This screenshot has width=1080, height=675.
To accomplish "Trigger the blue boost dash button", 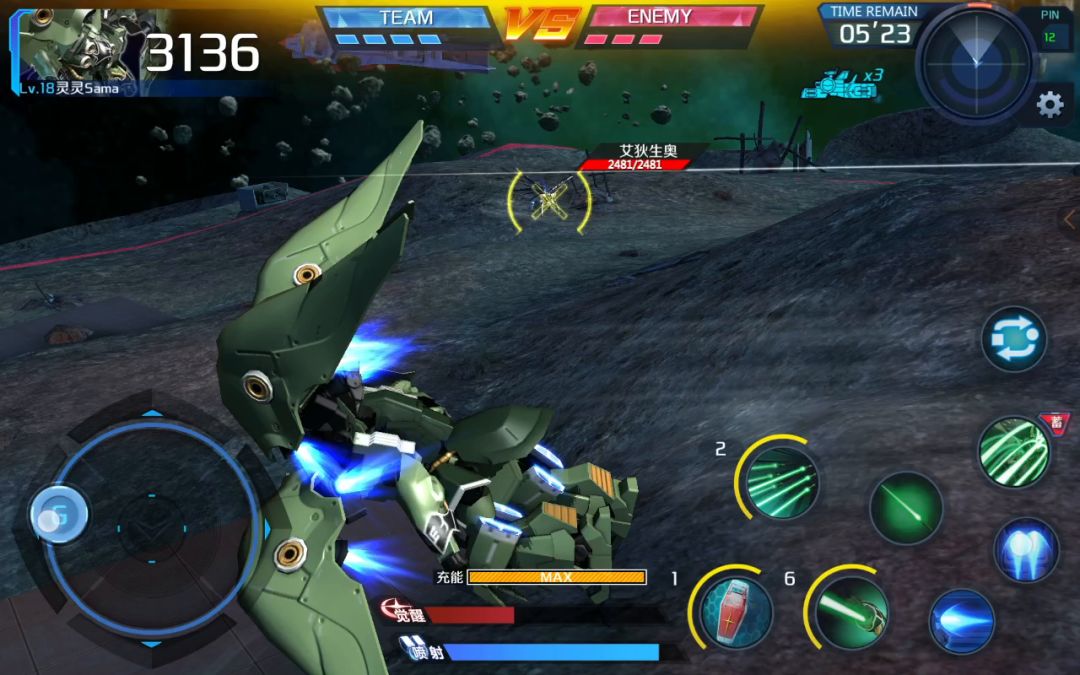I will point(962,621).
